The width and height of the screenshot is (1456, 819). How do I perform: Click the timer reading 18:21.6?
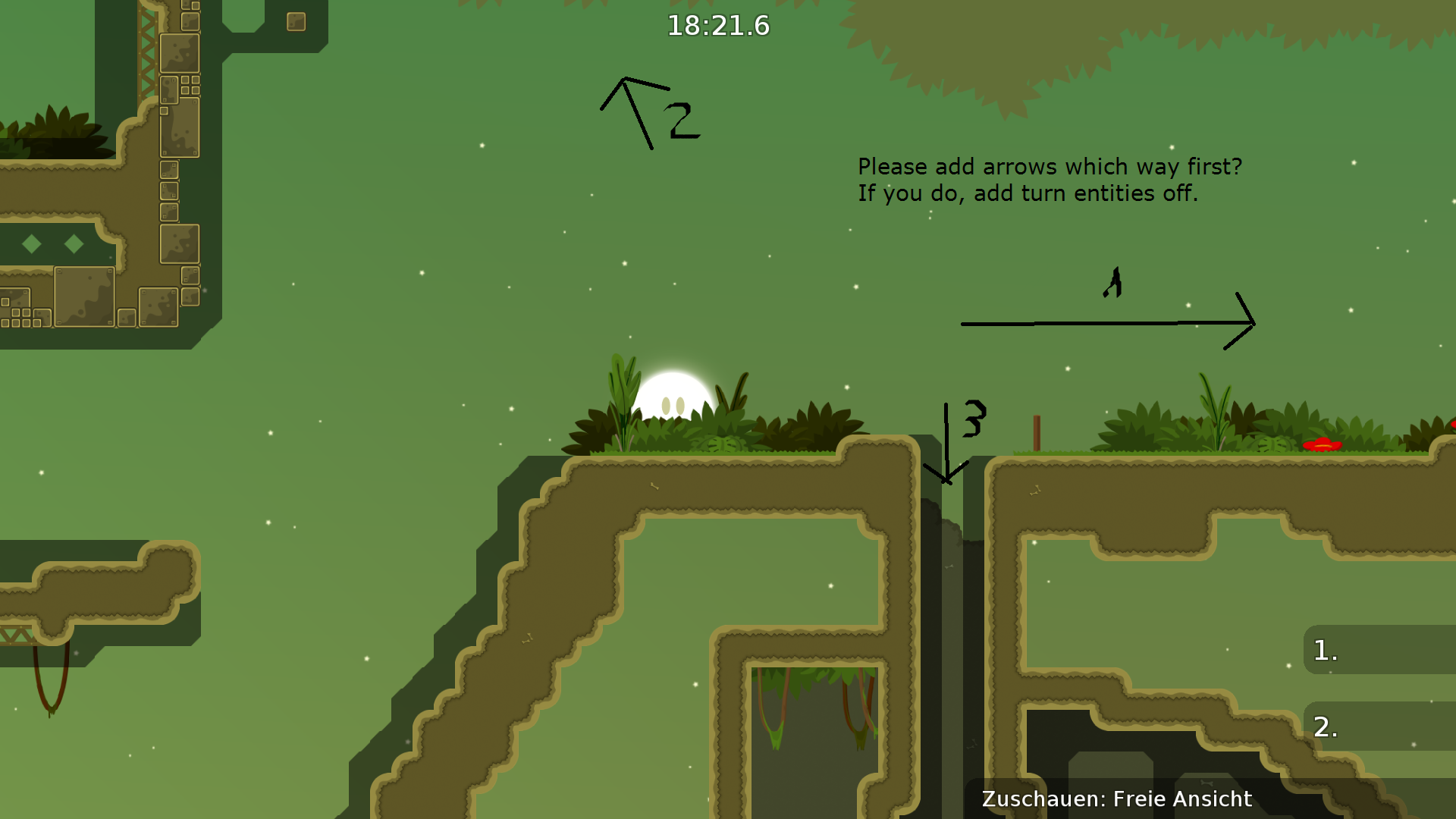[718, 25]
